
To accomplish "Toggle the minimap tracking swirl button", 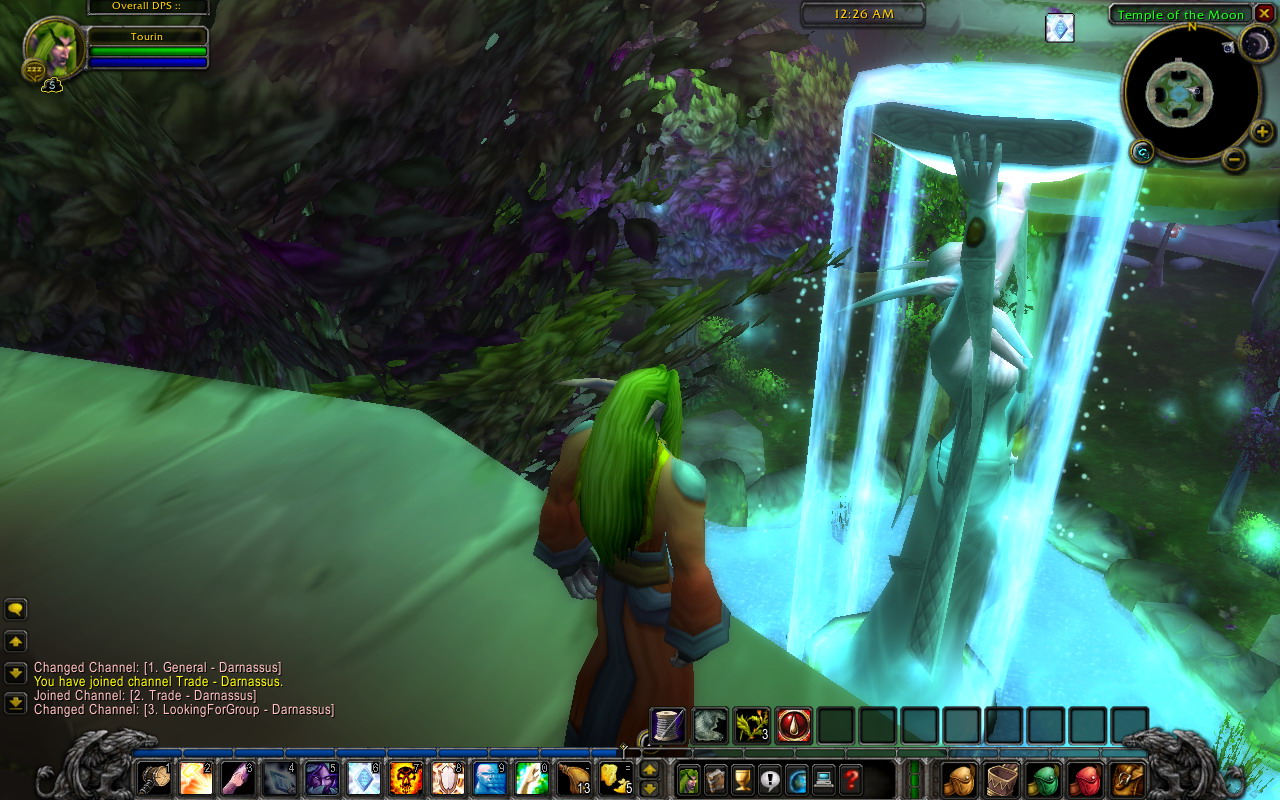I will pos(1142,152).
